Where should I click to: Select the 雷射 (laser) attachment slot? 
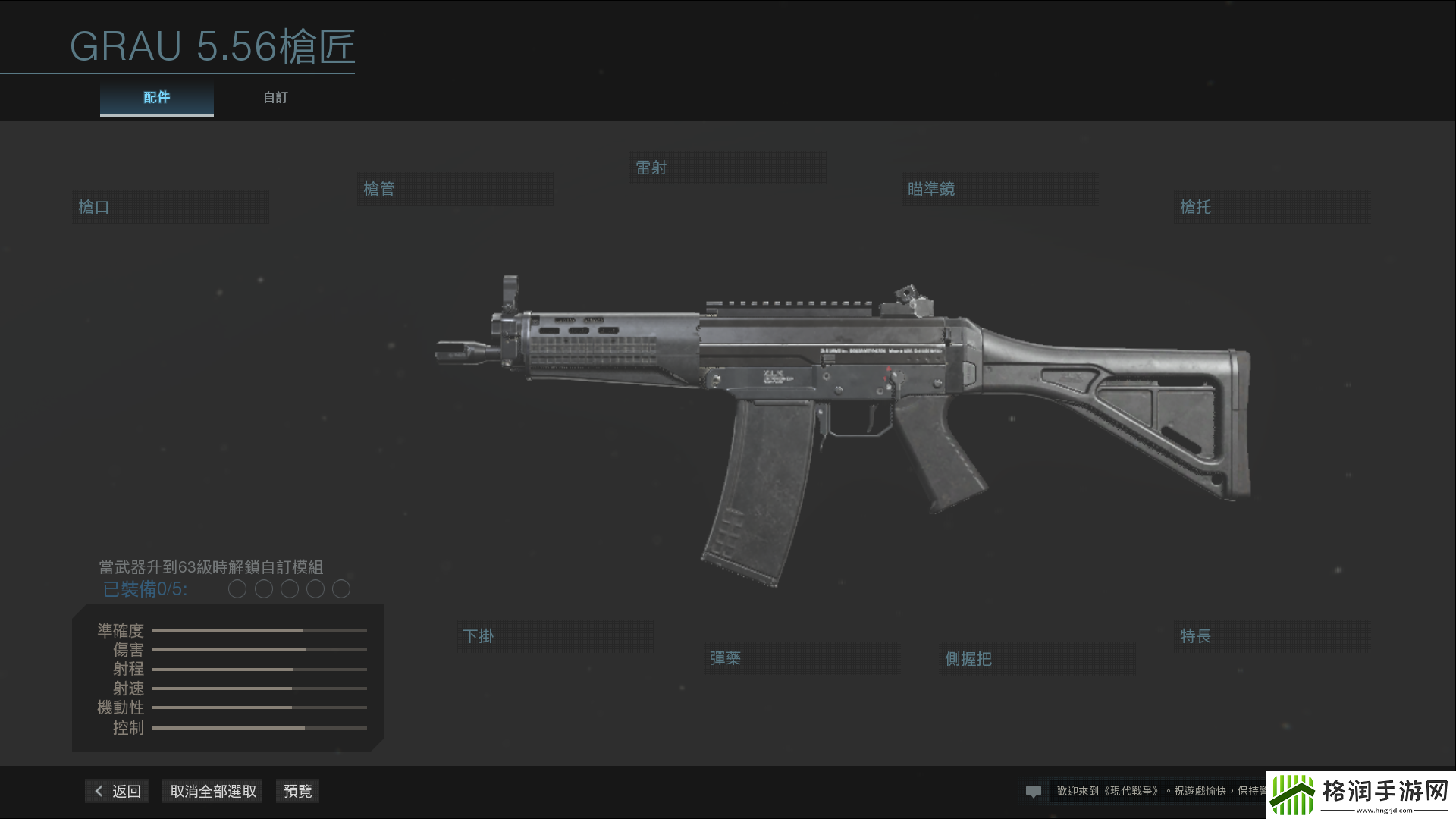click(x=727, y=167)
